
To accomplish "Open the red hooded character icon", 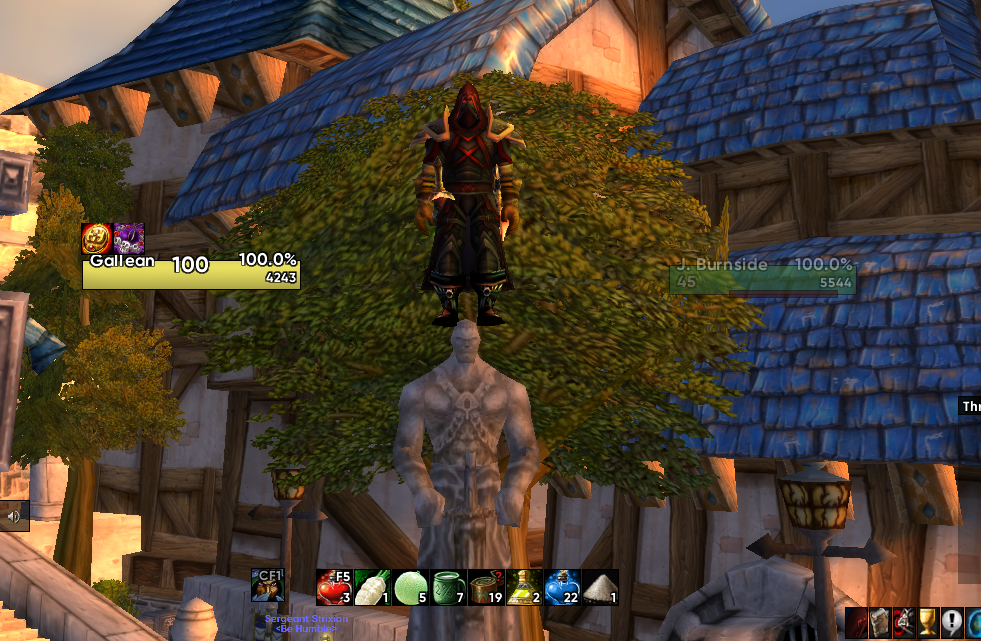I will [857, 622].
